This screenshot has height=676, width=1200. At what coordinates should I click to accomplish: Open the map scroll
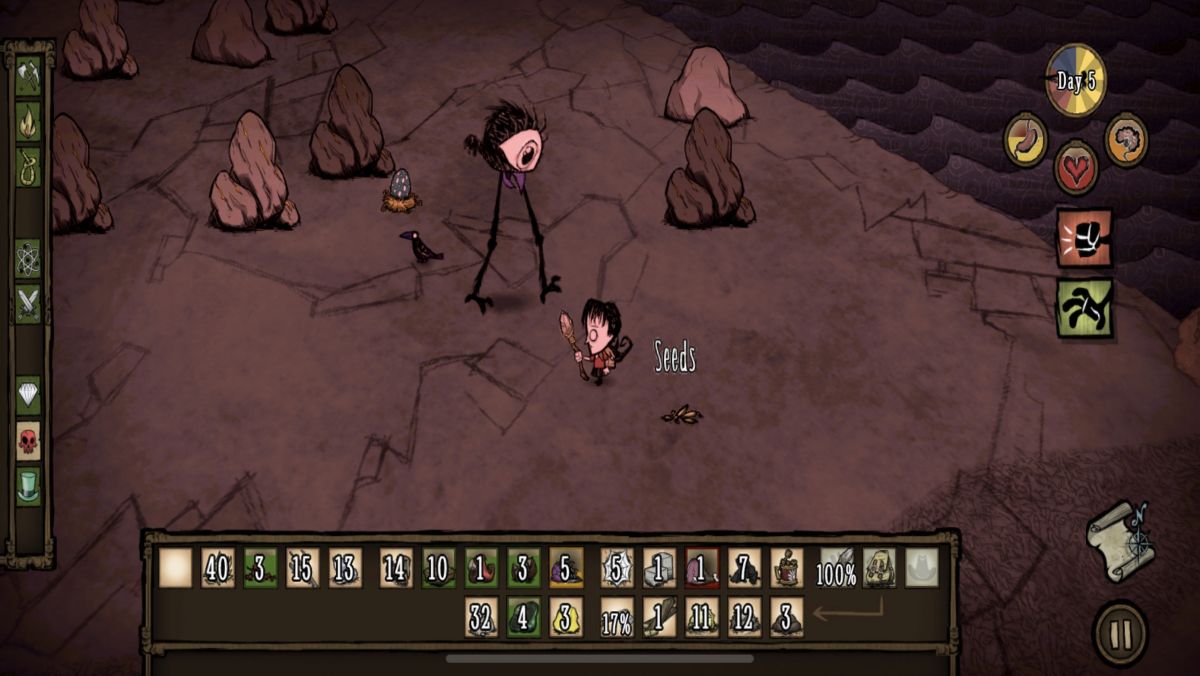[x=1120, y=540]
